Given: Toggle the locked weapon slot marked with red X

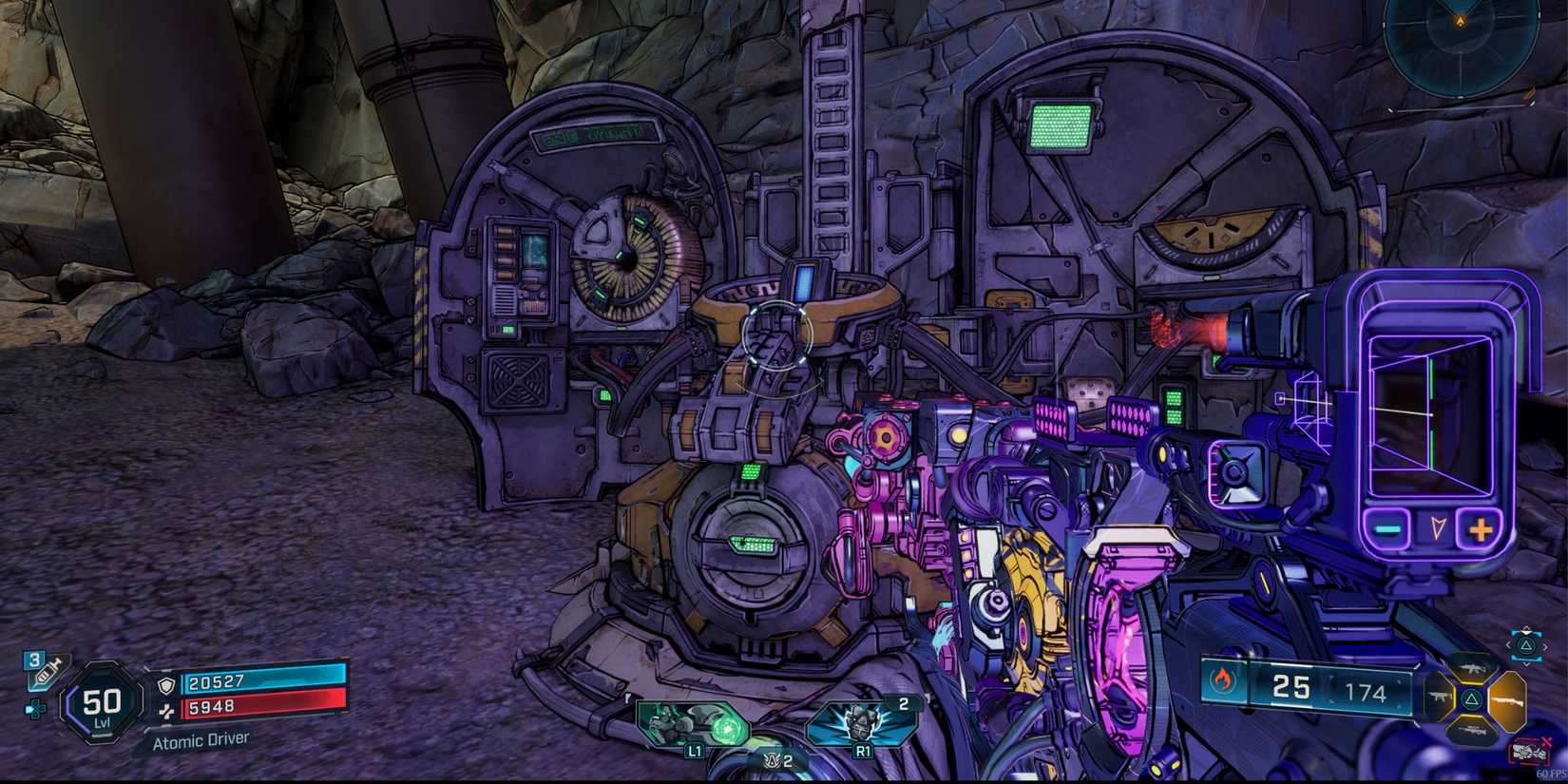Looking at the screenshot, I should (x=1528, y=751).
